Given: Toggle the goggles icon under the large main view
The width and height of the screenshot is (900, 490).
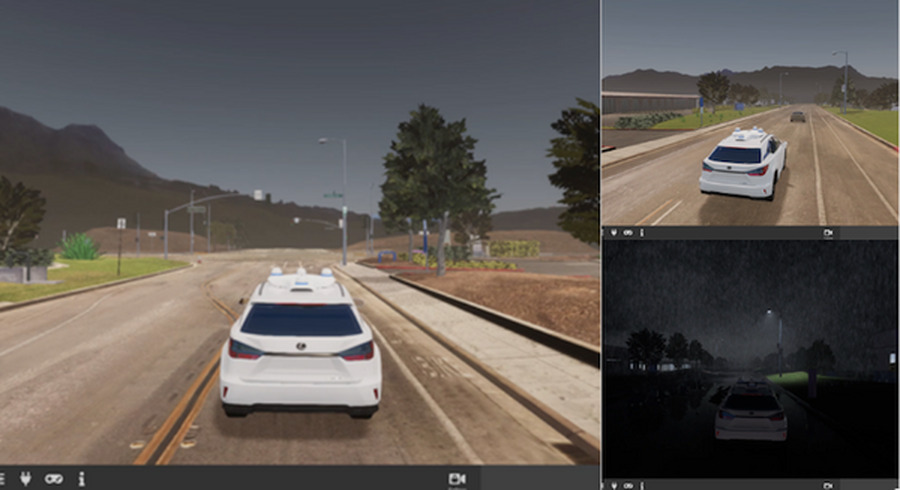Looking at the screenshot, I should point(54,479).
